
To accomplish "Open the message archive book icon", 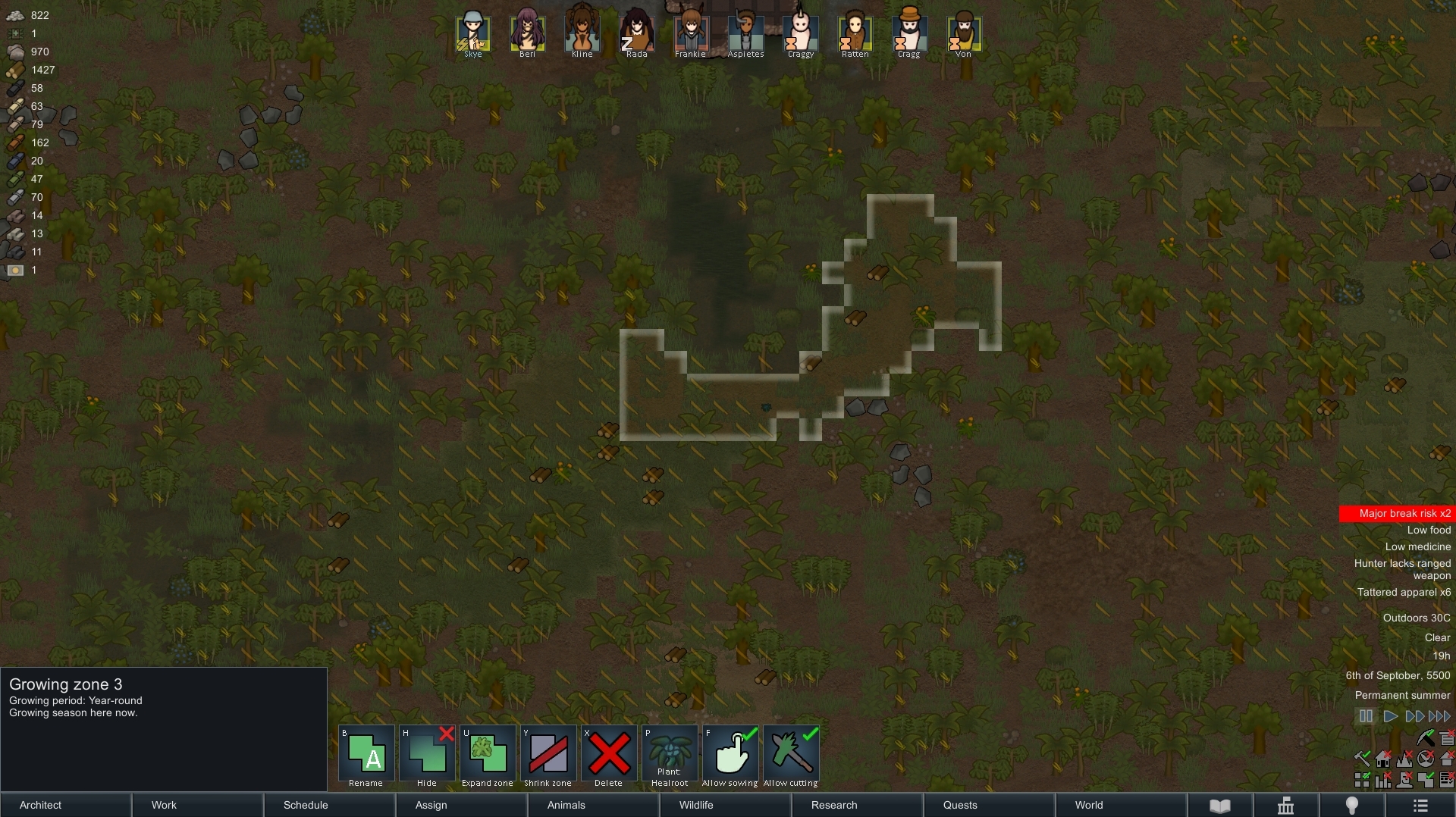I will point(1219,806).
